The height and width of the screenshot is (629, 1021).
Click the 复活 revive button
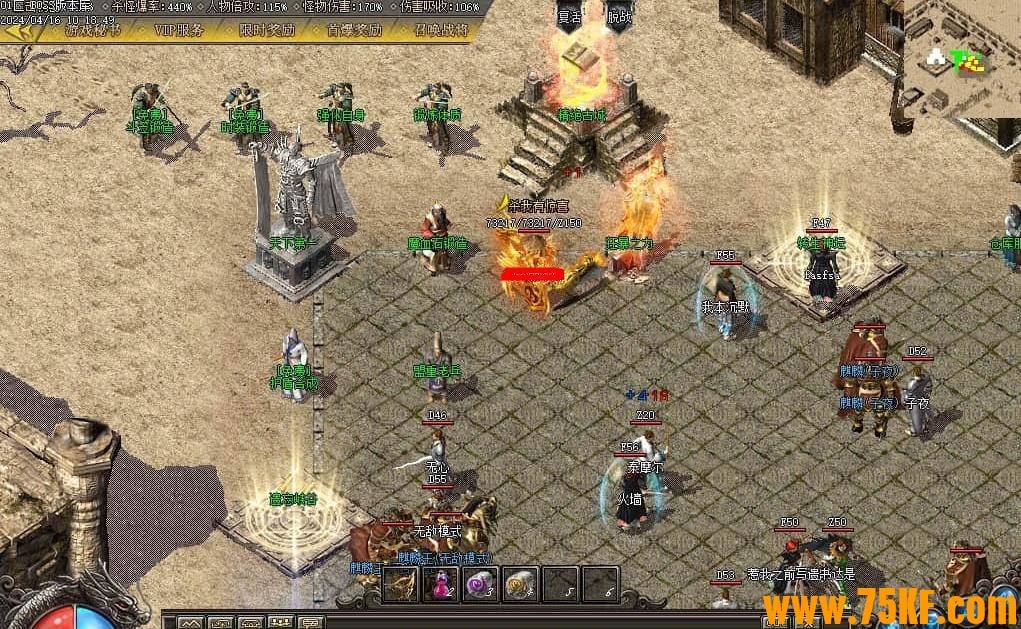[570, 16]
